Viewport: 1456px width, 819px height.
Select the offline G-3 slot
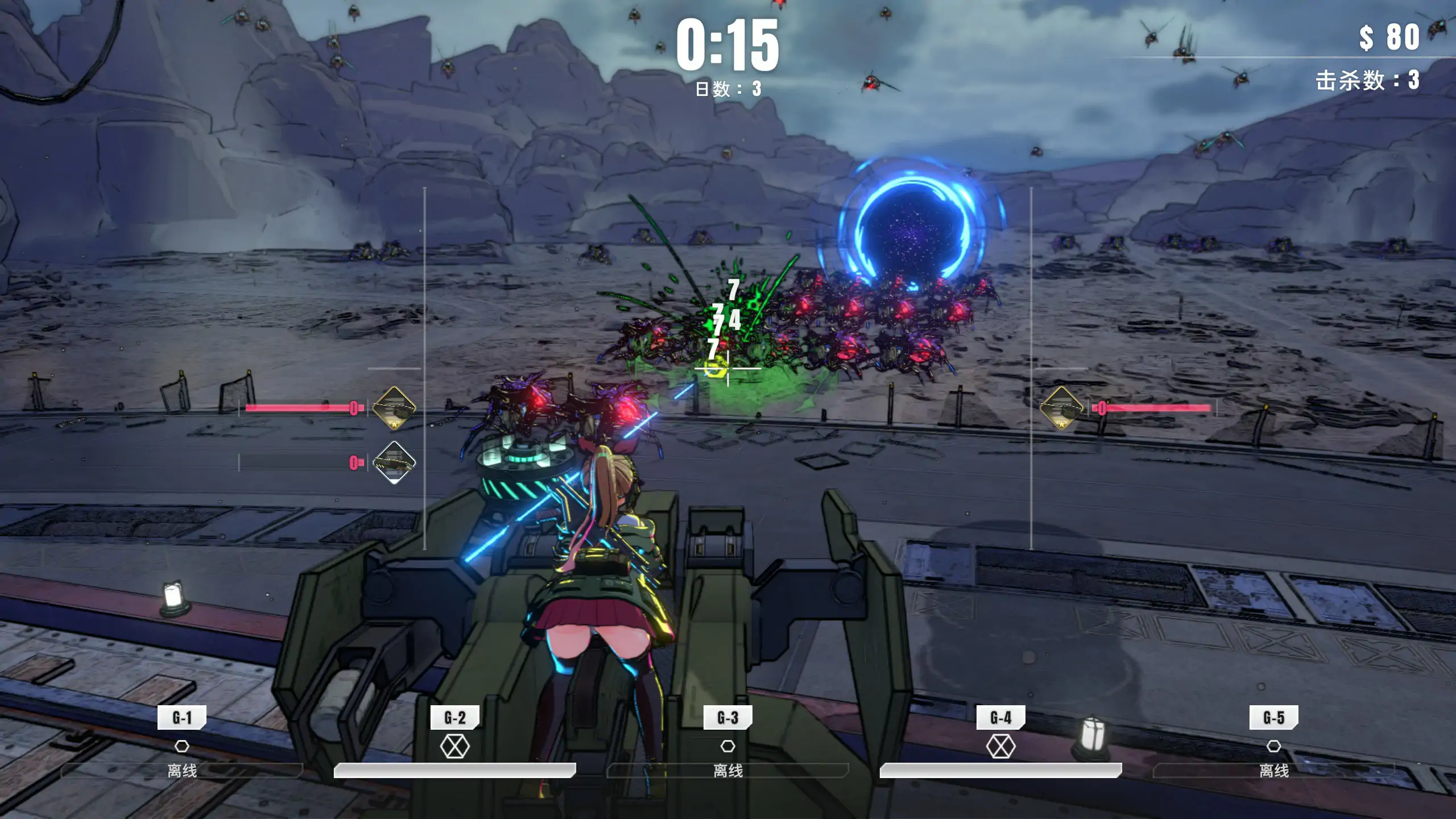(728, 718)
